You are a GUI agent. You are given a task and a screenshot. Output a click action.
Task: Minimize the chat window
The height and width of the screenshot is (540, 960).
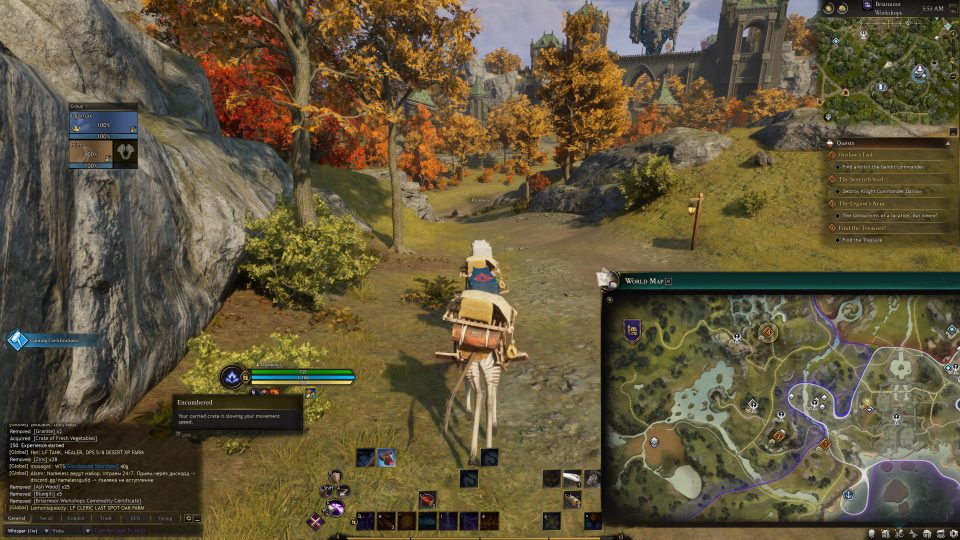[198, 518]
